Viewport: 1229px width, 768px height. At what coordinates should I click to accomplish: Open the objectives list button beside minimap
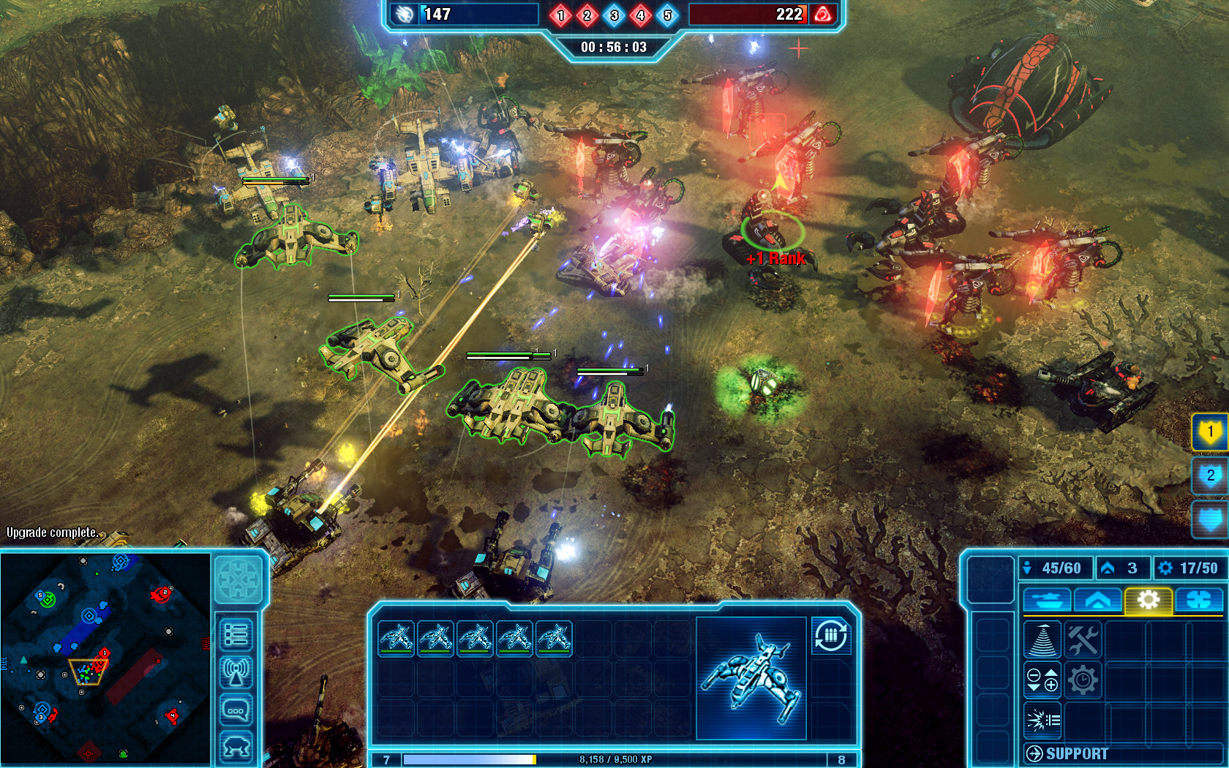(x=237, y=634)
